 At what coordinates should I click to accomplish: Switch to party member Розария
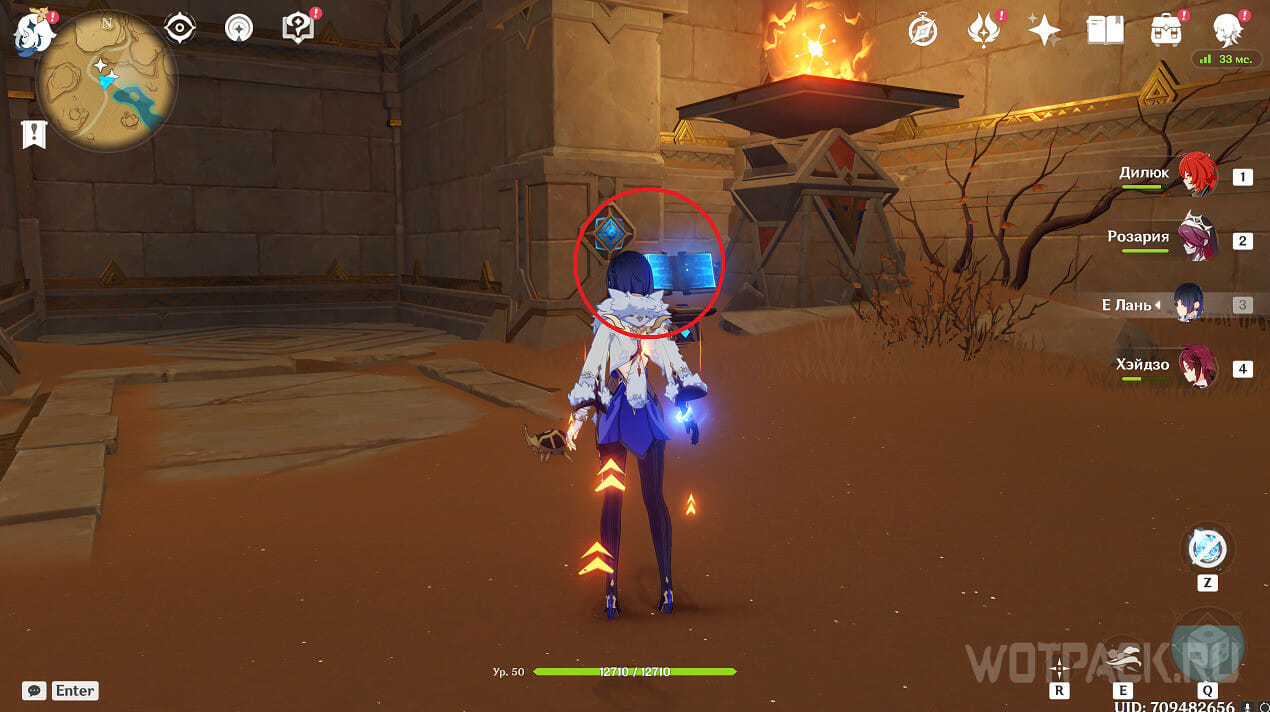(1194, 238)
